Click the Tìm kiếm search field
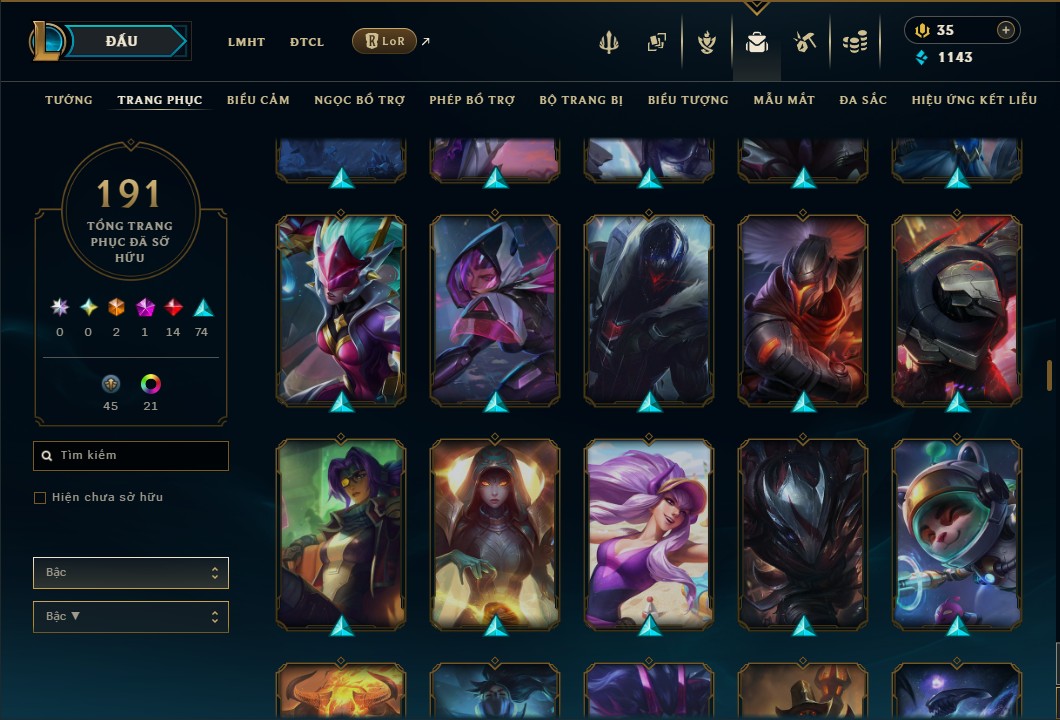This screenshot has width=1060, height=720. [x=131, y=456]
